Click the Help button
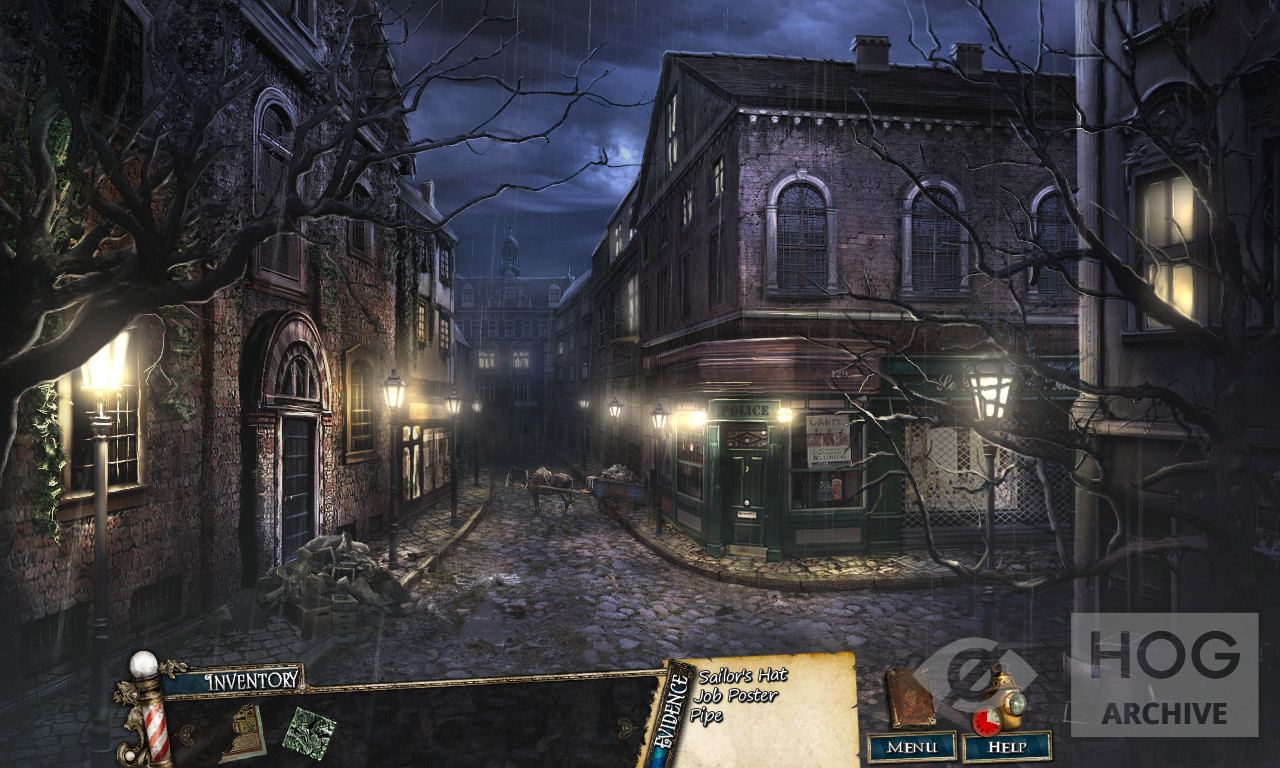Viewport: 1280px width, 768px height. (1007, 746)
